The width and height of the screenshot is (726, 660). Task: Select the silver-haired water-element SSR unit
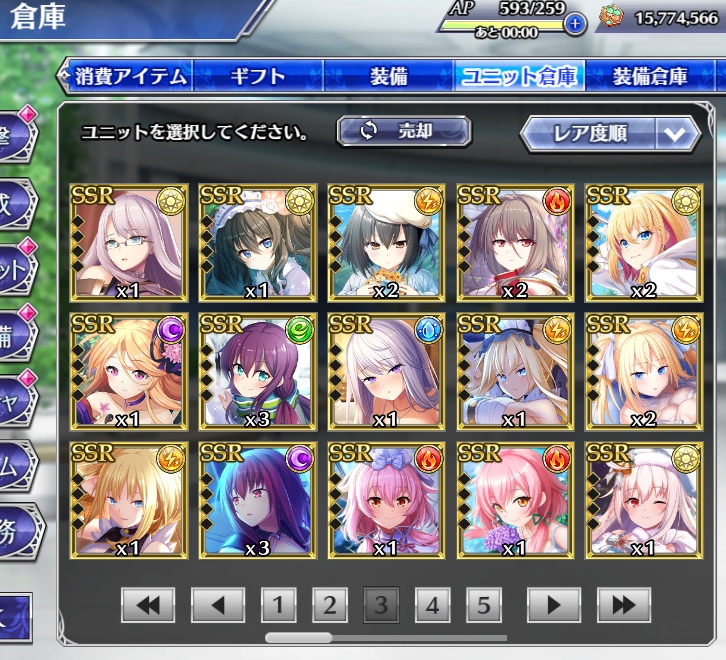(x=387, y=370)
